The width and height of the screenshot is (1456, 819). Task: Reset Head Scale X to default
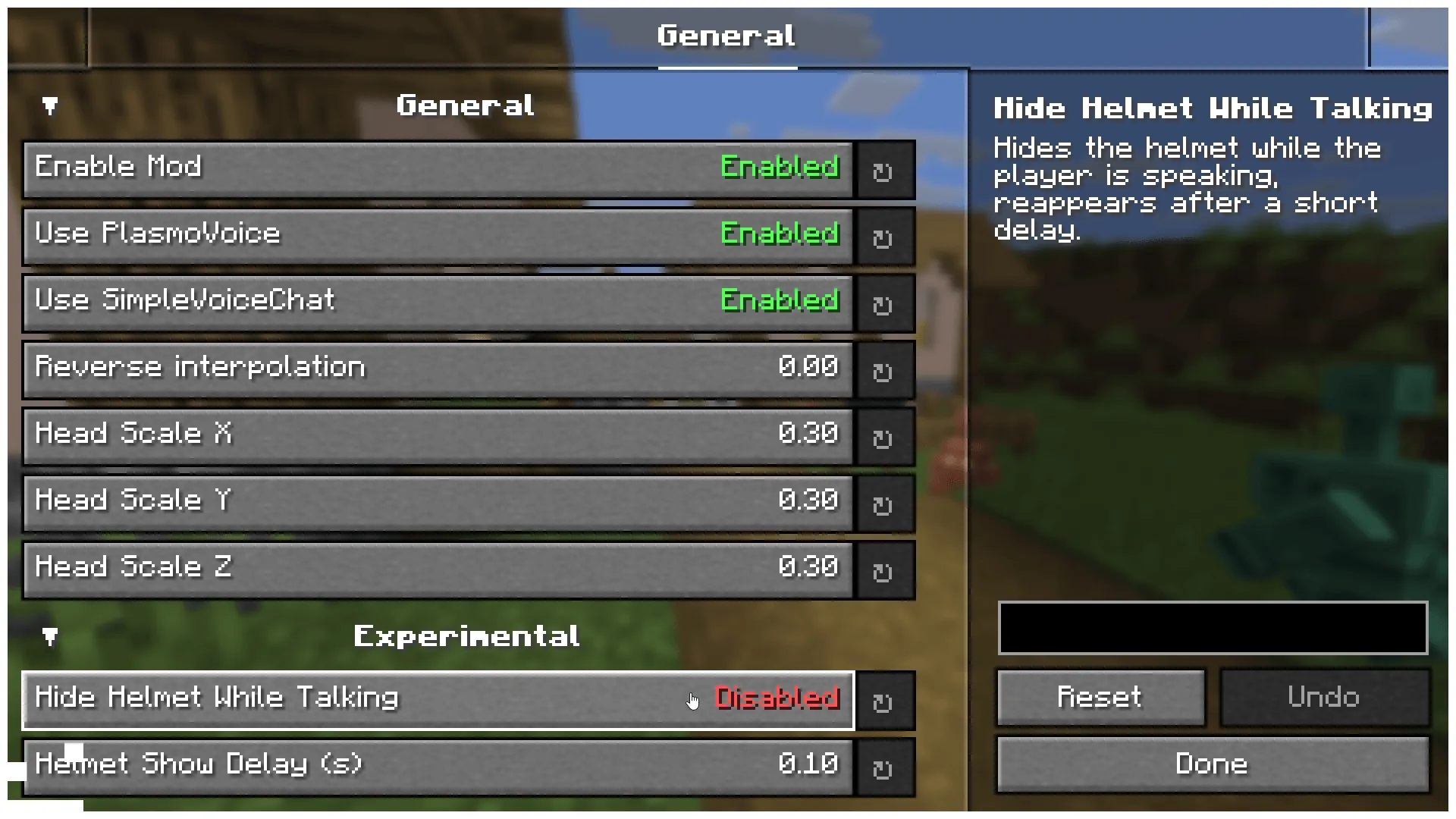[x=884, y=437]
